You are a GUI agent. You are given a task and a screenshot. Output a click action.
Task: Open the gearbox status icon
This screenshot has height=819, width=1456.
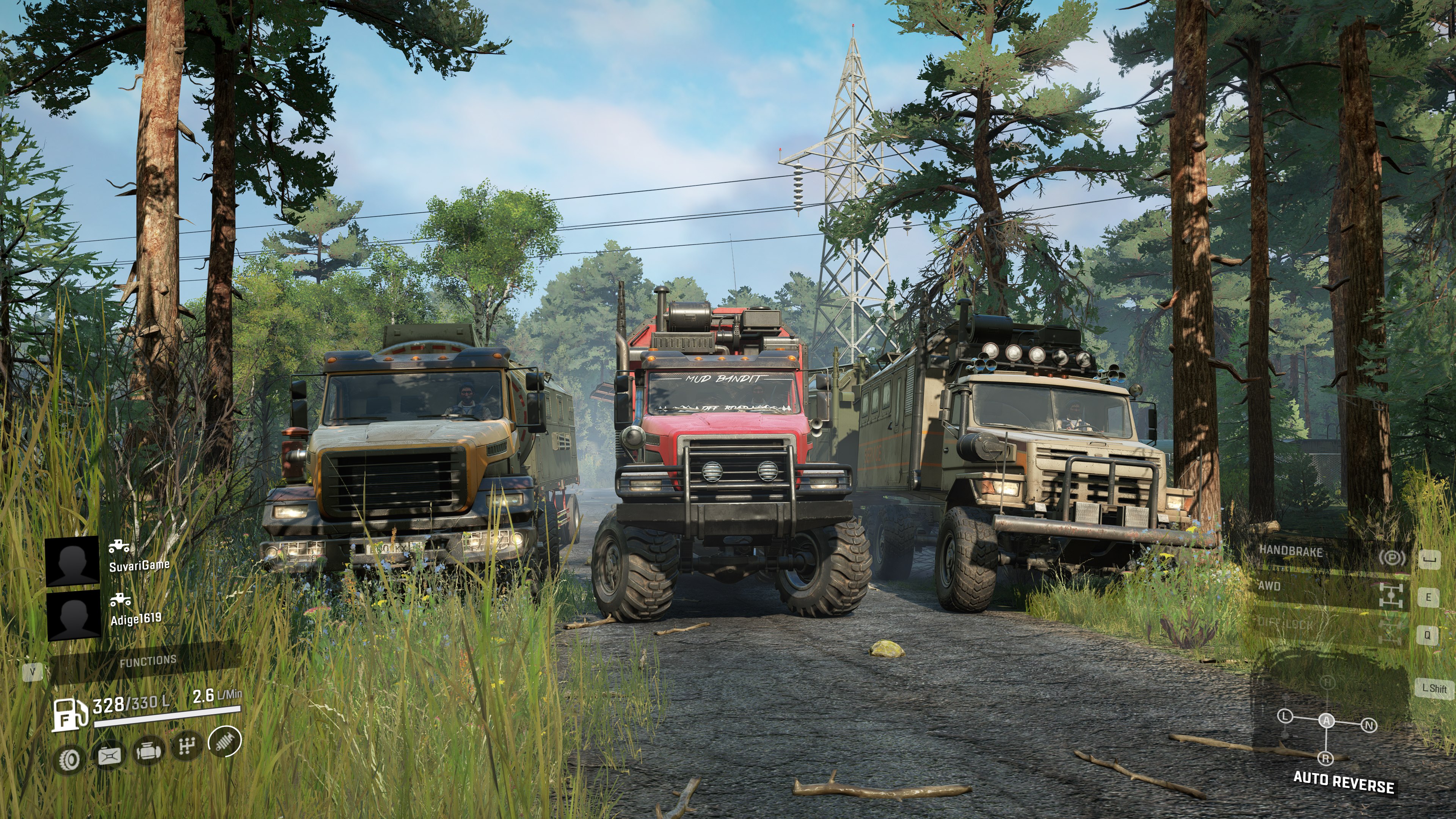[187, 747]
